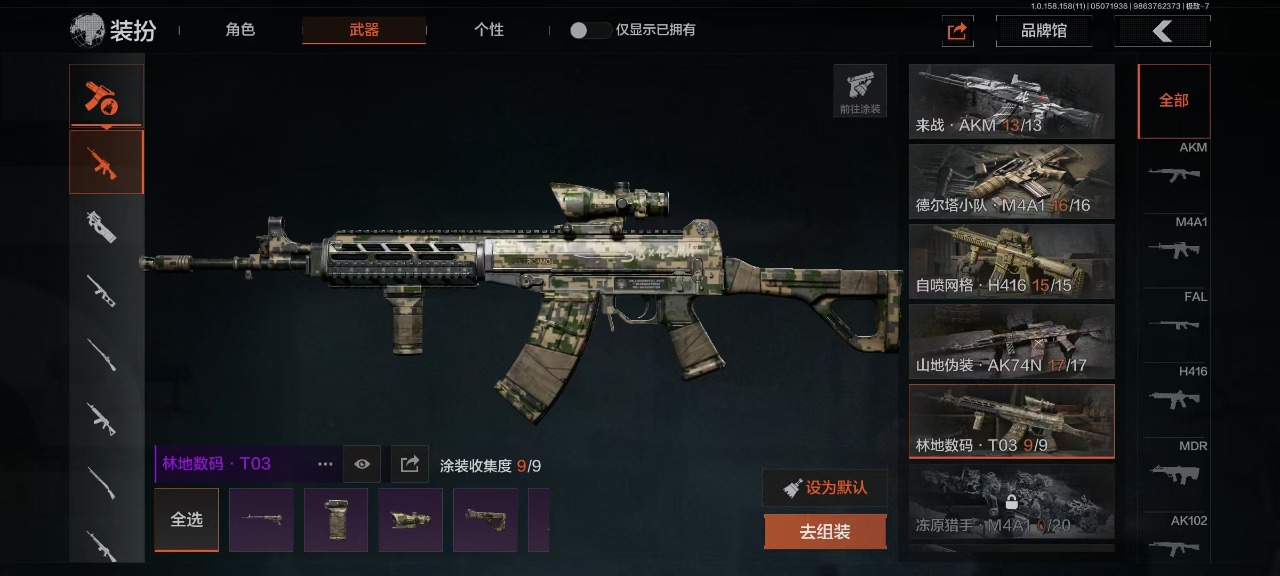1280x576 pixels.
Task: Select locked 冻原猎手 M4A1 skin
Action: (x=1011, y=501)
